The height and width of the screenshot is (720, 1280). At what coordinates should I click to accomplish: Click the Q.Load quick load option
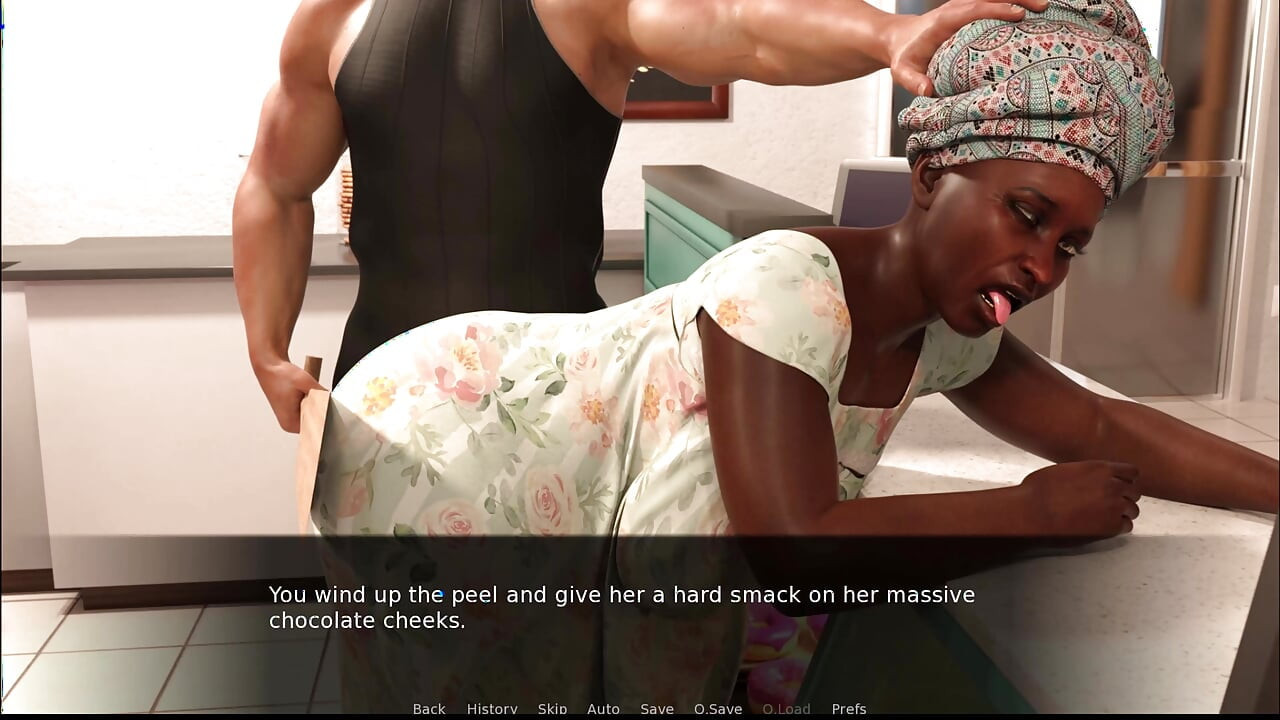[x=789, y=708]
